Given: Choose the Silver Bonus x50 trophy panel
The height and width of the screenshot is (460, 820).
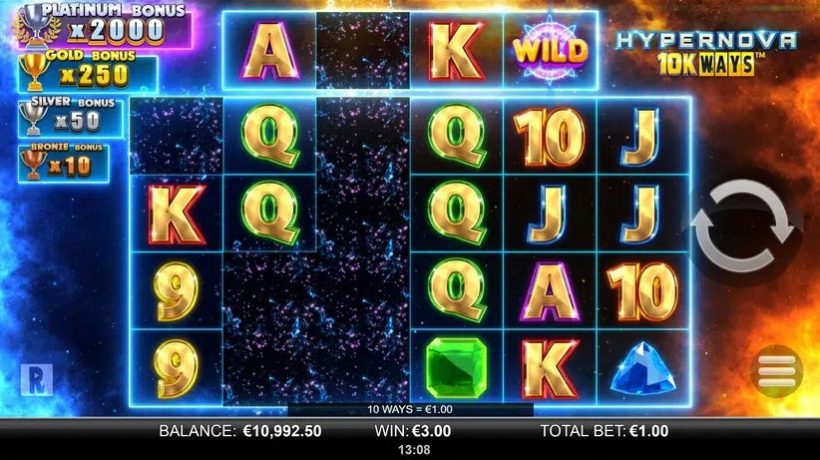Looking at the screenshot, I should click(70, 116).
